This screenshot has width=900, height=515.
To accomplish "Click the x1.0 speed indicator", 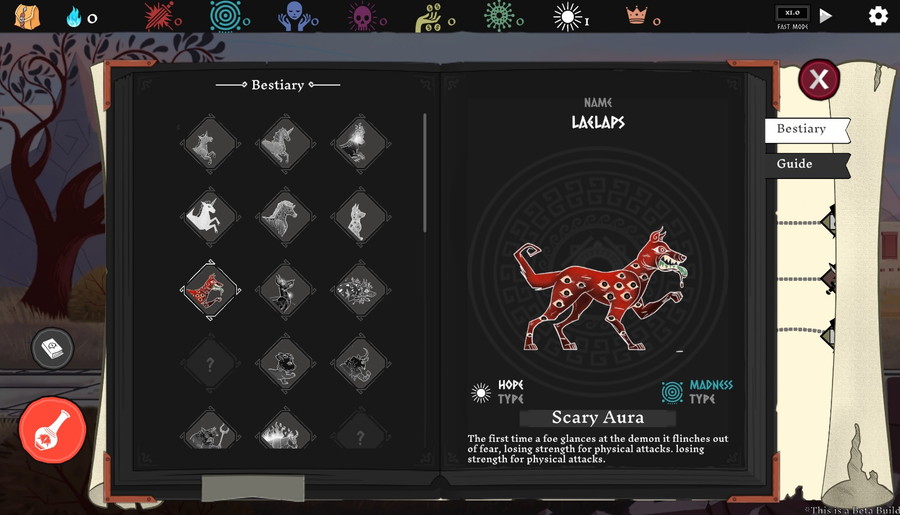I will click(792, 13).
